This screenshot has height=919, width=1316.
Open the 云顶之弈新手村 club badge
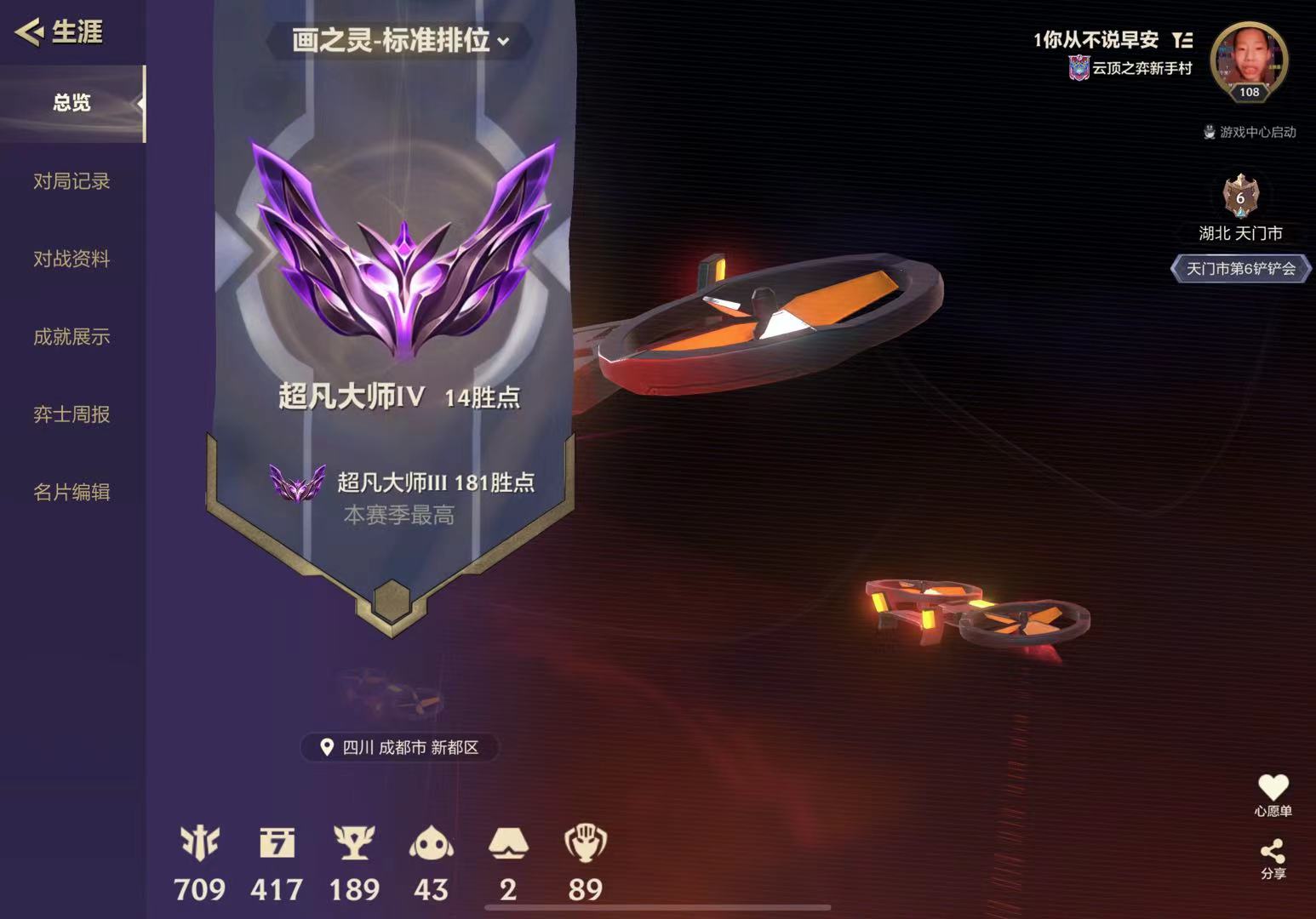click(x=1077, y=69)
